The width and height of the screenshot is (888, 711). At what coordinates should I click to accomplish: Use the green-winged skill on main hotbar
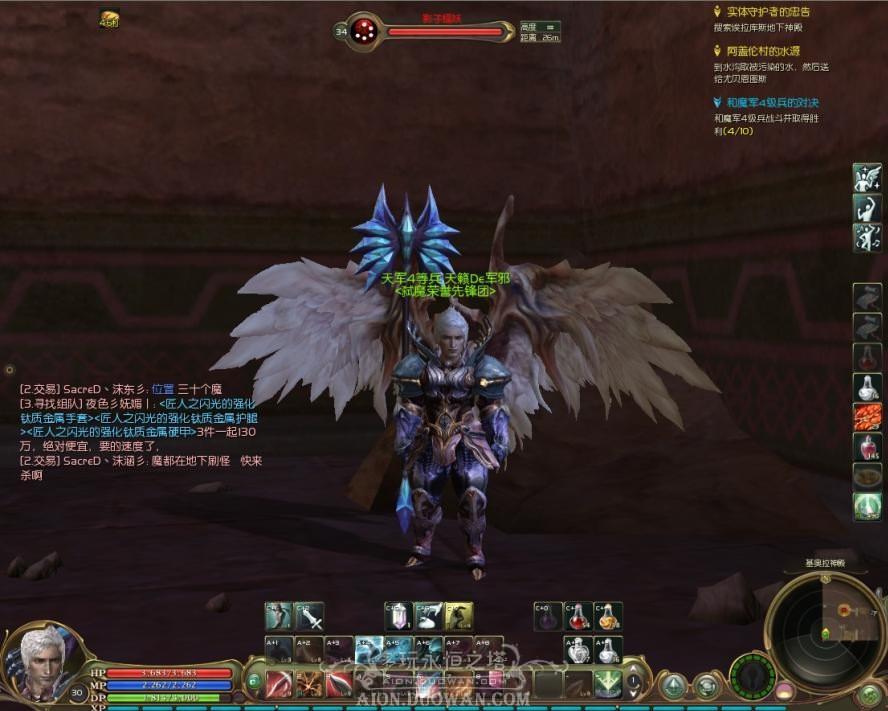point(607,685)
